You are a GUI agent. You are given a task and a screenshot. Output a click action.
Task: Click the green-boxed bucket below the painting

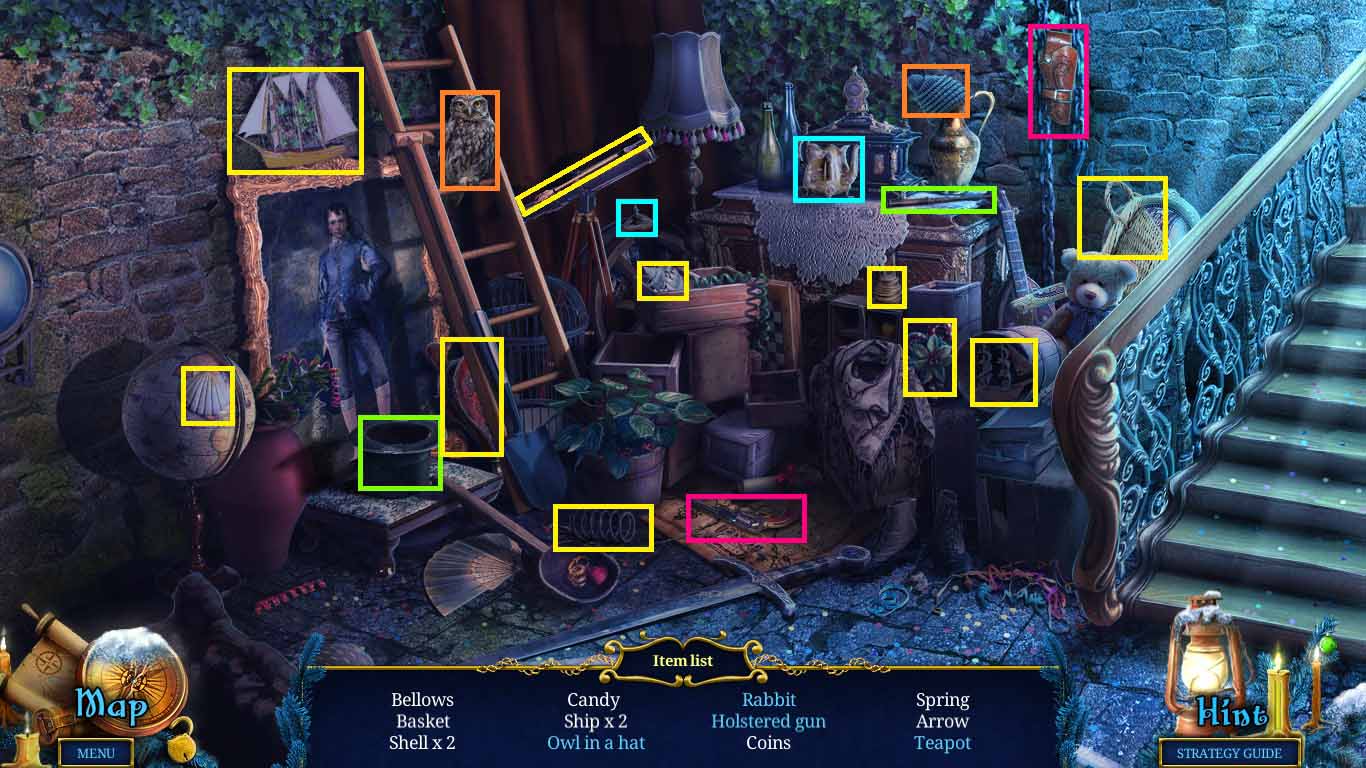pos(402,453)
